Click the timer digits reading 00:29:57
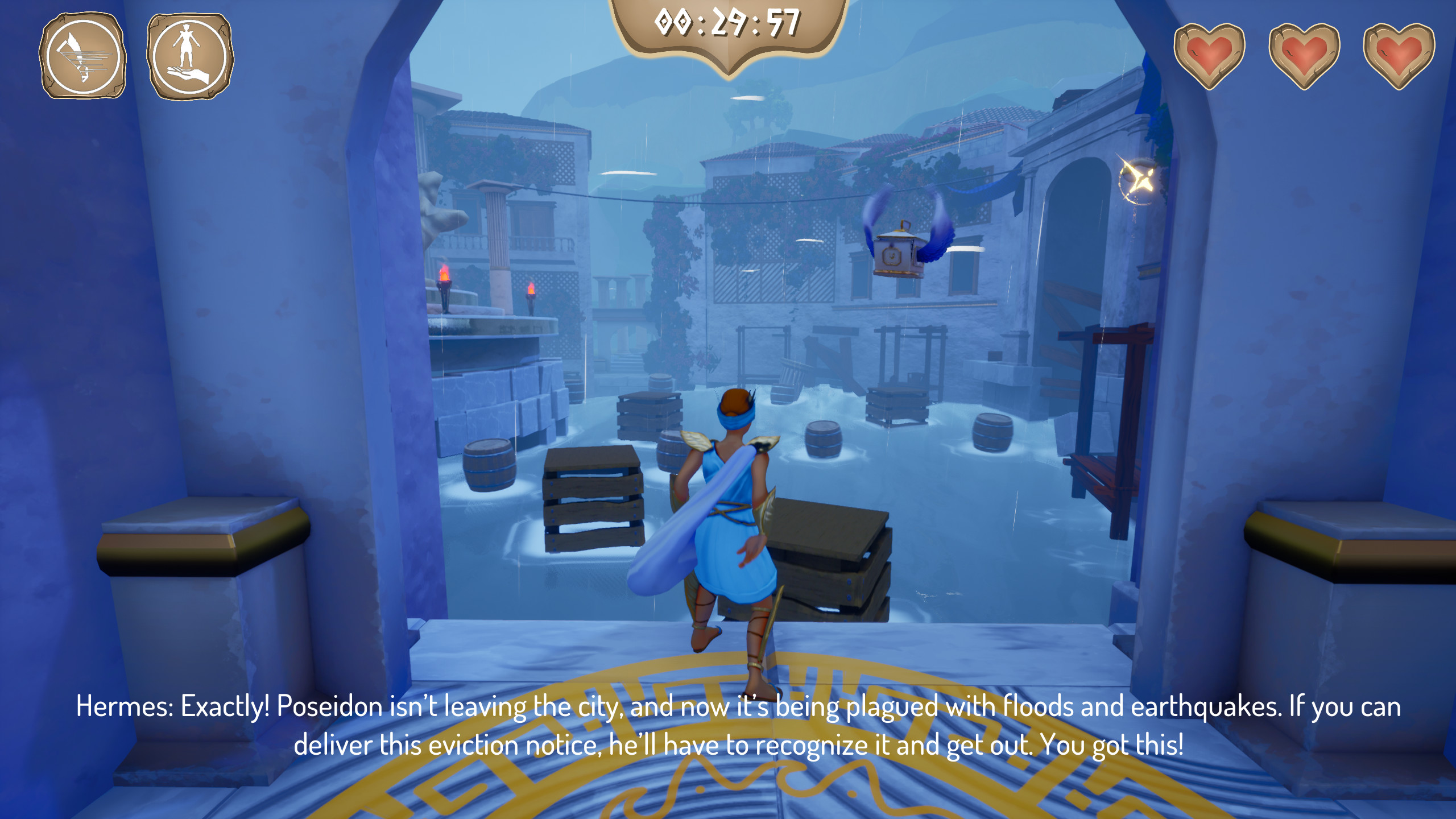This screenshot has height=819, width=1456. point(727,22)
